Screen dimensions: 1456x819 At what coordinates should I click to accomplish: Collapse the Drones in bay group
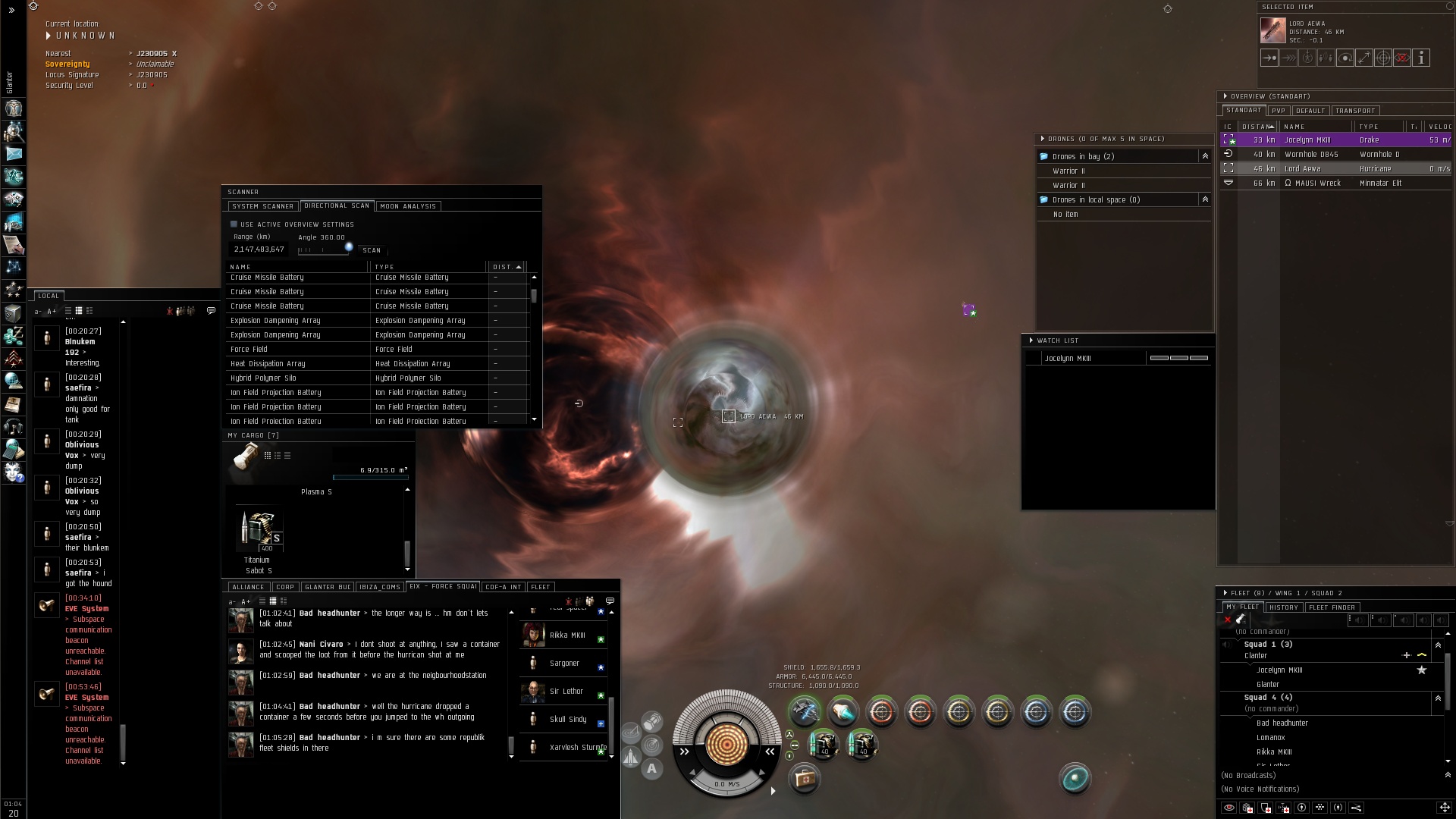(x=1205, y=156)
